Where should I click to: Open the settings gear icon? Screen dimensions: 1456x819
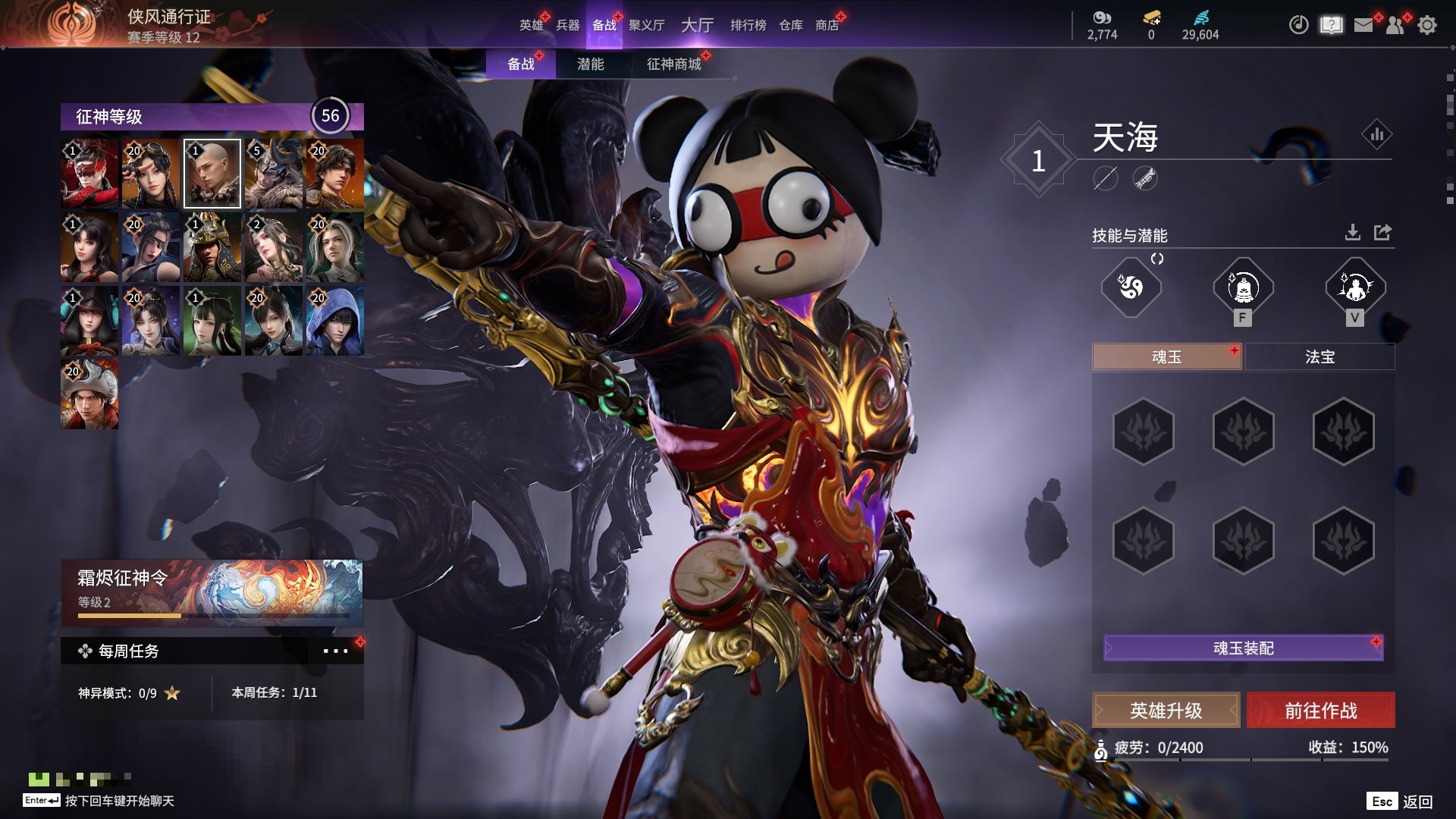(1427, 25)
